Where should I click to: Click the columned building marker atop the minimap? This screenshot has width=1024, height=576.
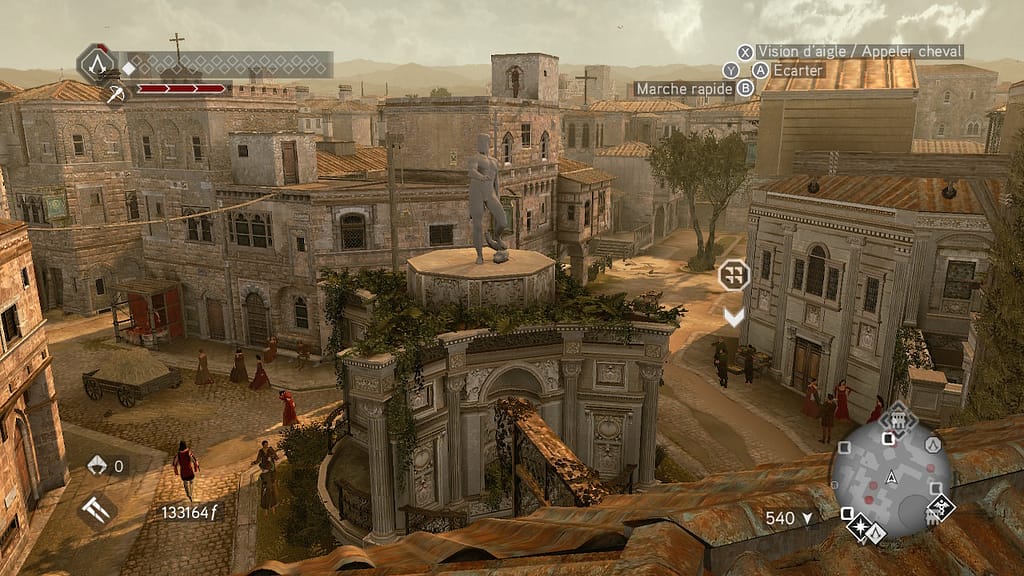[x=898, y=422]
